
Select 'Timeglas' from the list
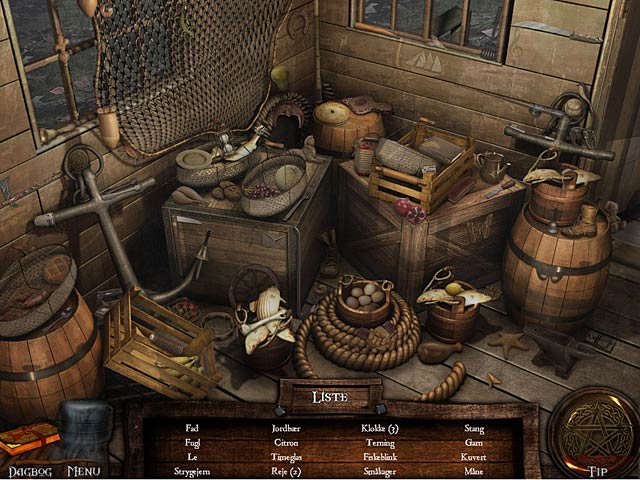286,454
